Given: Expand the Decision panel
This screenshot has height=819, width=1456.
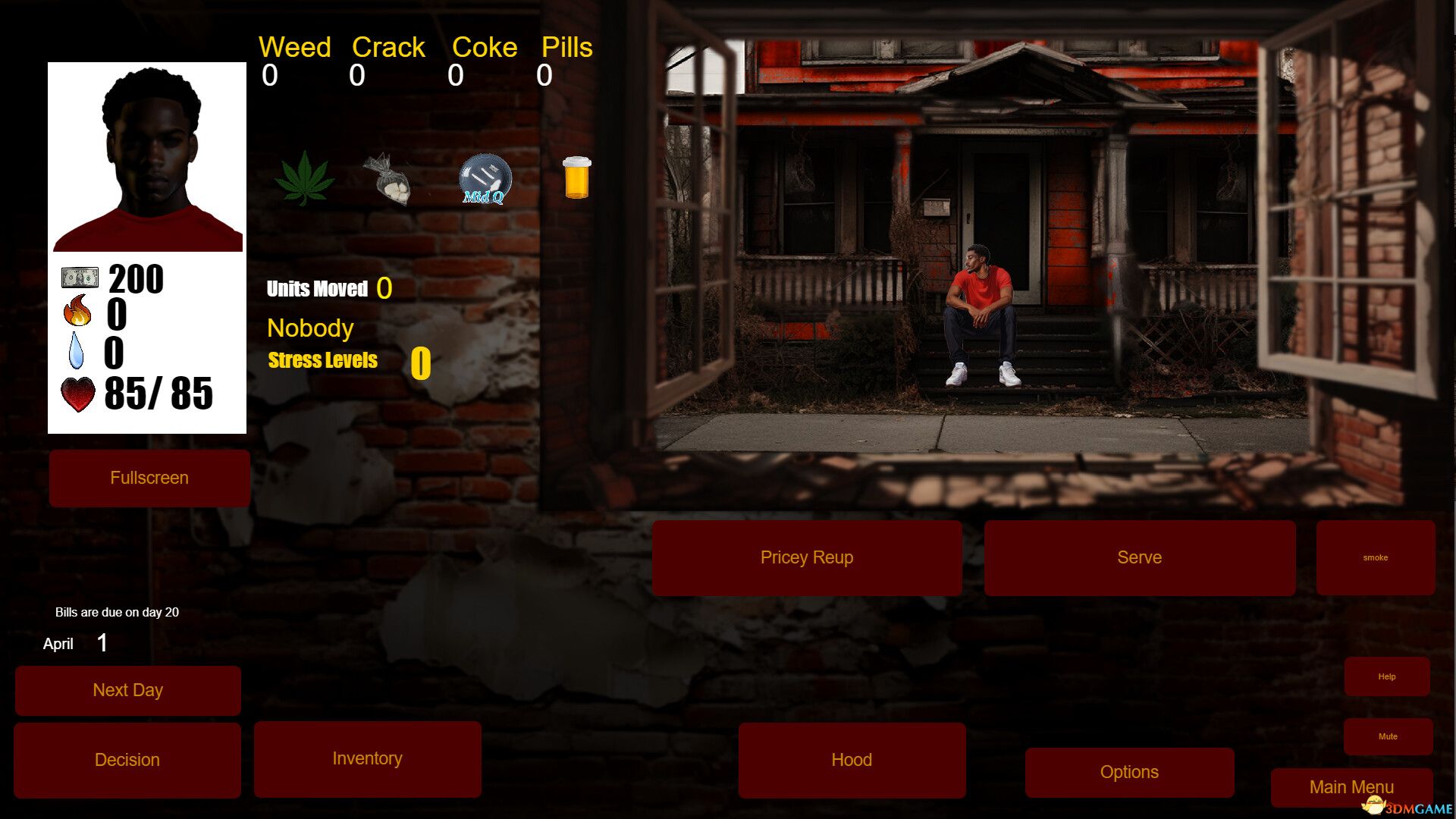Looking at the screenshot, I should click(127, 759).
